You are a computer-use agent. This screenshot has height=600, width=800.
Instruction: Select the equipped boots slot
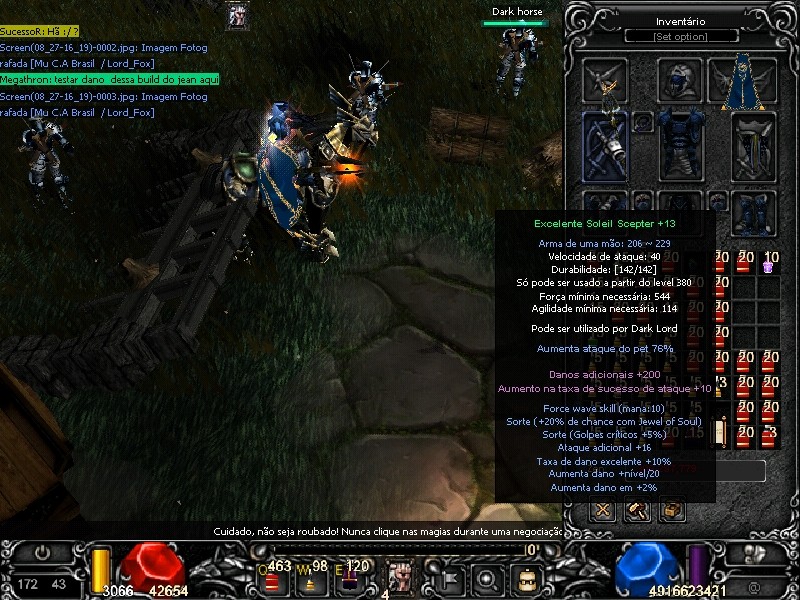click(x=753, y=210)
